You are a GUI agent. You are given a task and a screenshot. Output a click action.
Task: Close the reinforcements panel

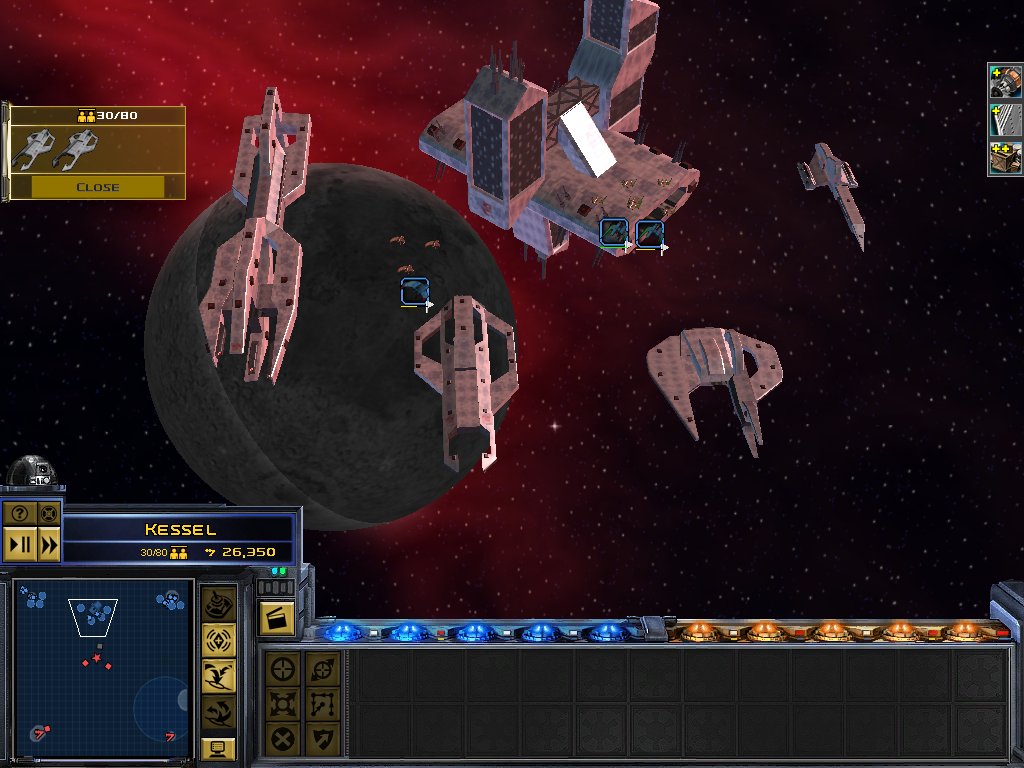pyautogui.click(x=97, y=187)
